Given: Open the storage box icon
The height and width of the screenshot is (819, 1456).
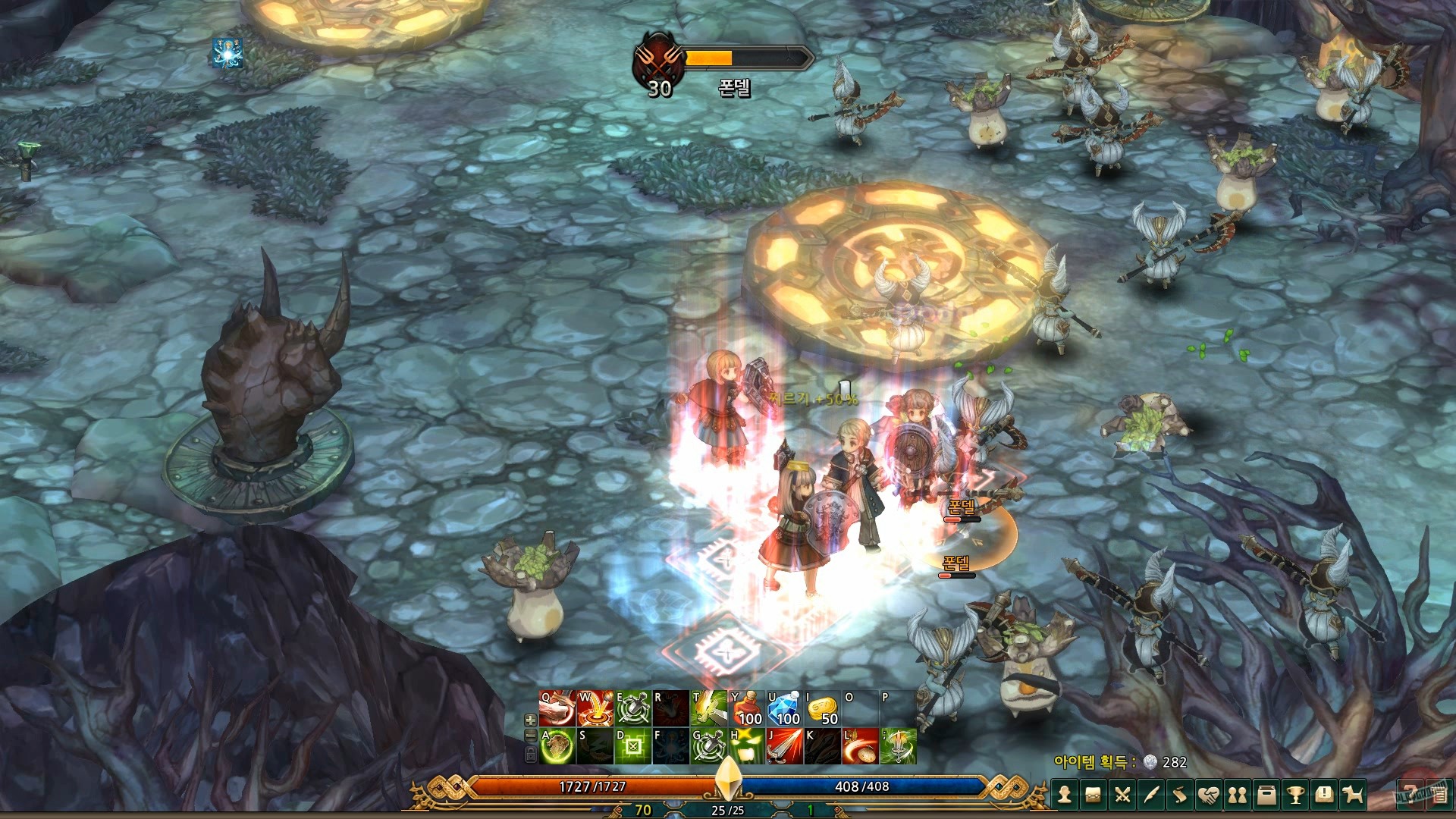Looking at the screenshot, I should 1268,794.
